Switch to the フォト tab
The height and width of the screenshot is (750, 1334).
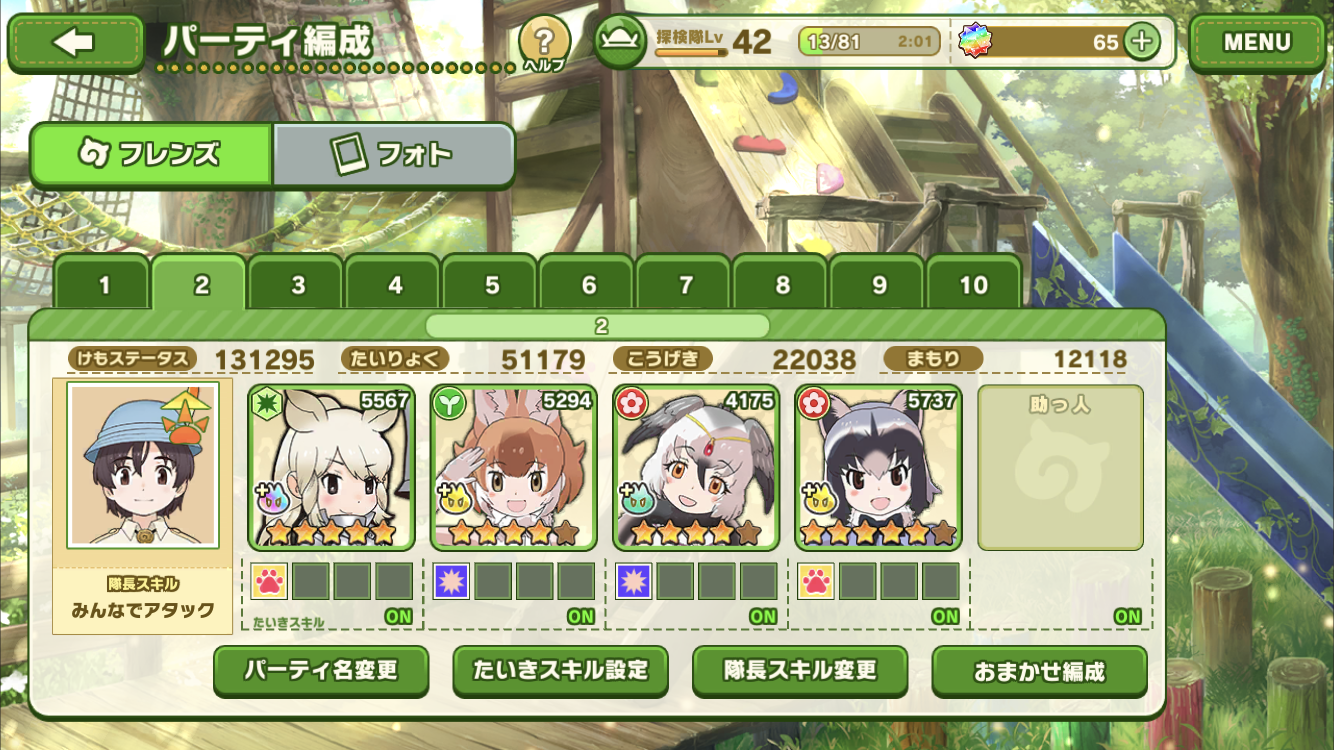(393, 155)
